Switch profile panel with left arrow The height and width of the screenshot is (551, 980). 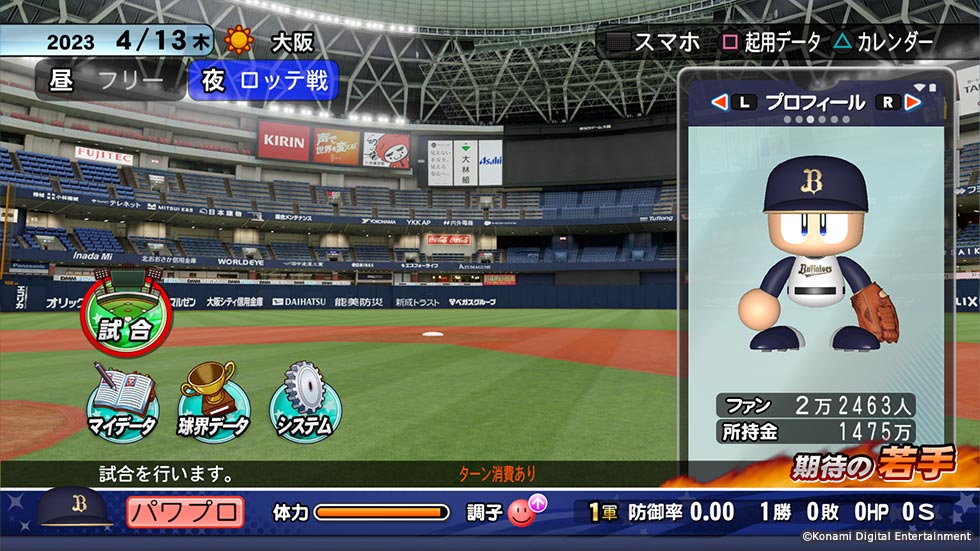[718, 102]
